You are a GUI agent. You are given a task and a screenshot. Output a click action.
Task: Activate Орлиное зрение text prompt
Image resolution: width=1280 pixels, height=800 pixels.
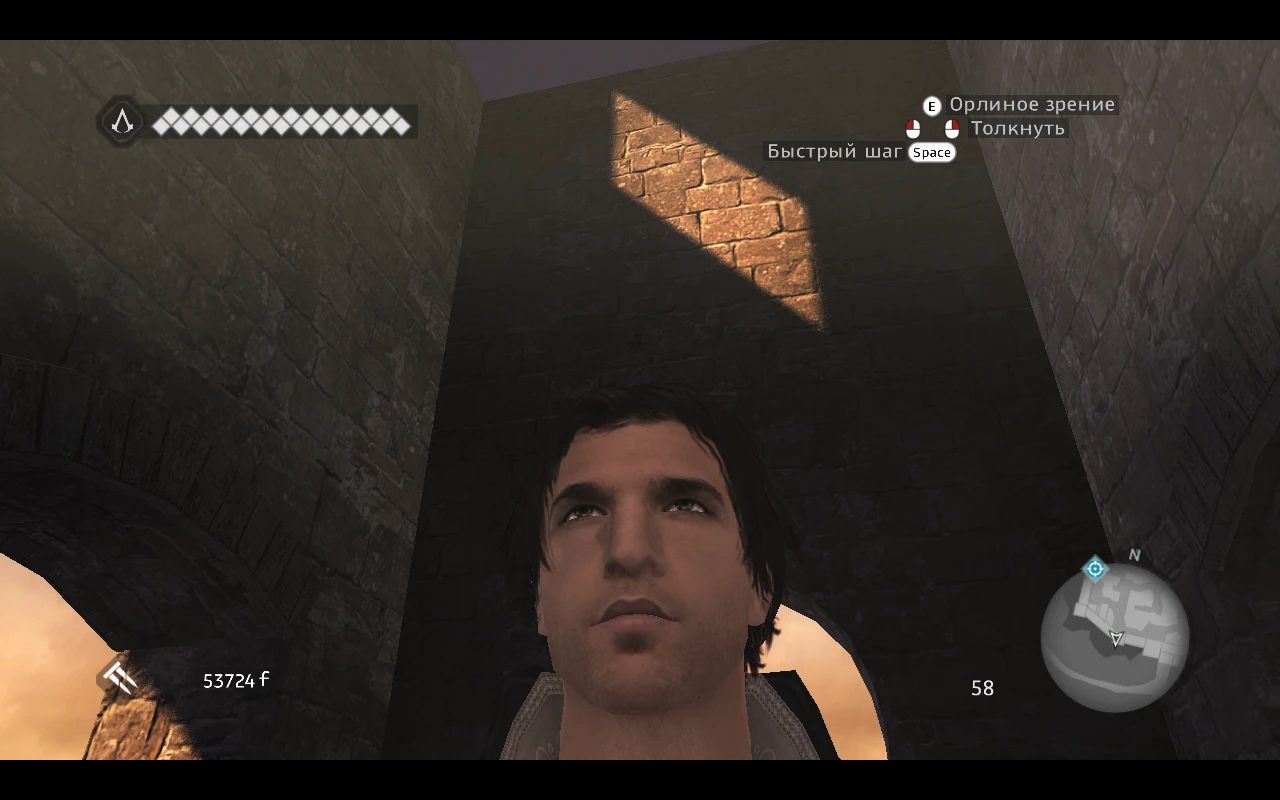(x=1032, y=104)
